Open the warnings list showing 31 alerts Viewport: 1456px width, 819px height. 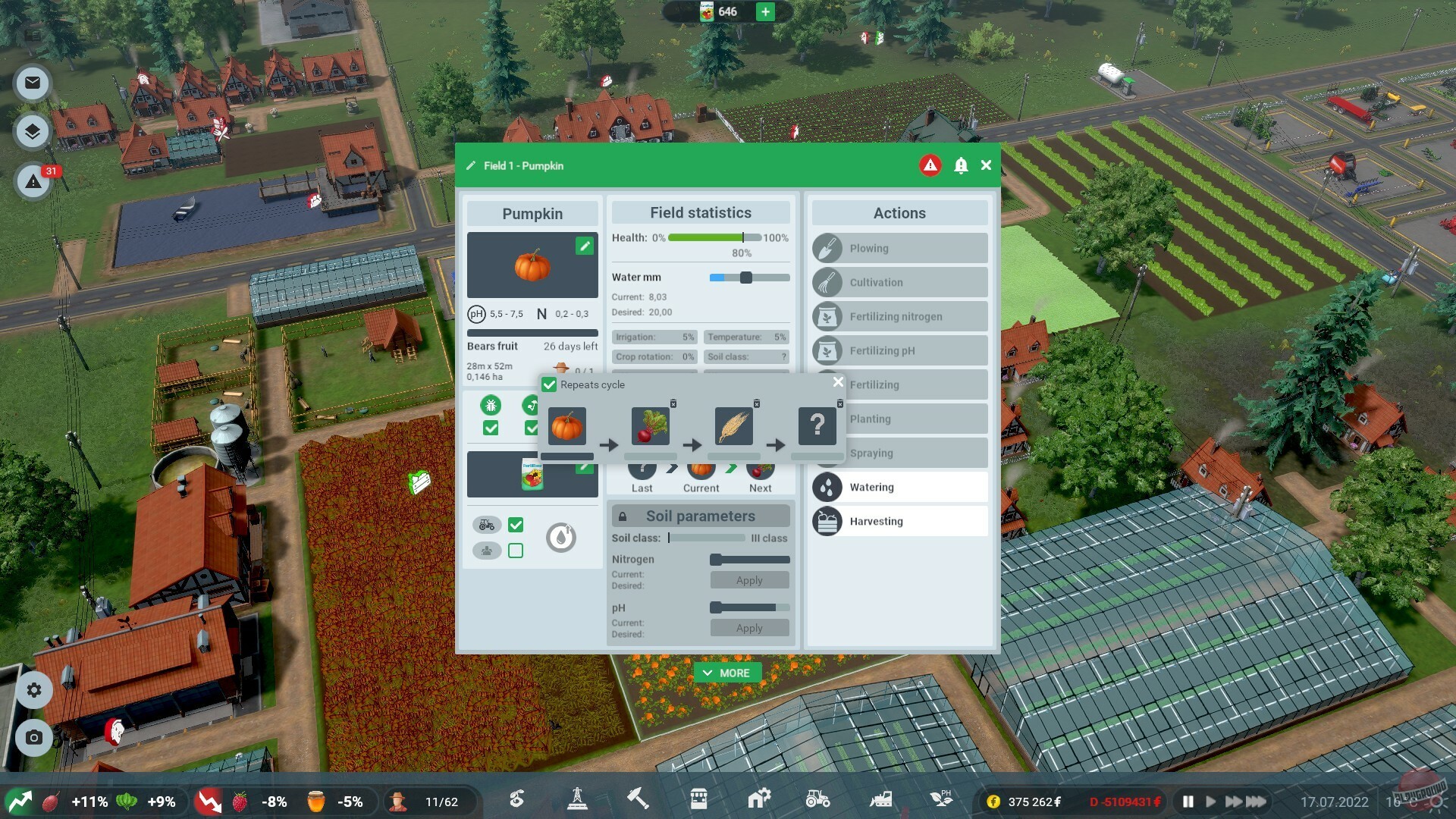coord(33,182)
